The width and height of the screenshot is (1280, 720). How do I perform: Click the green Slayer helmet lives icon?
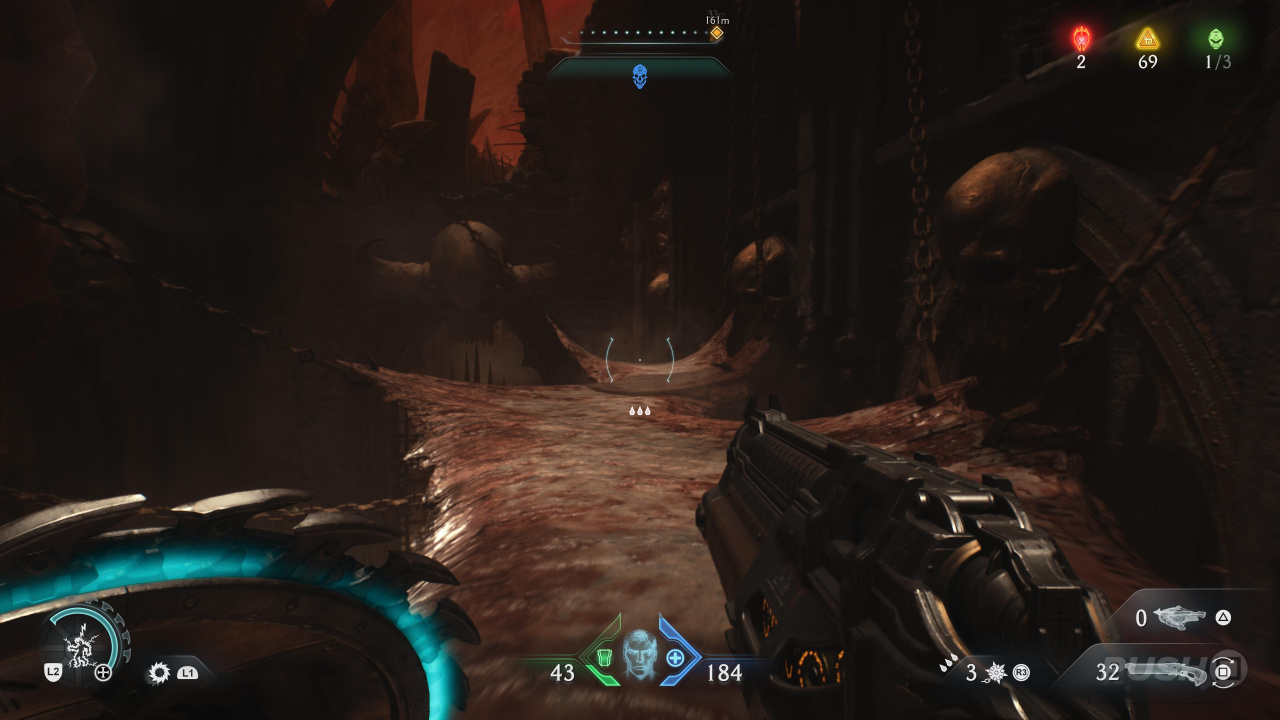click(1216, 38)
